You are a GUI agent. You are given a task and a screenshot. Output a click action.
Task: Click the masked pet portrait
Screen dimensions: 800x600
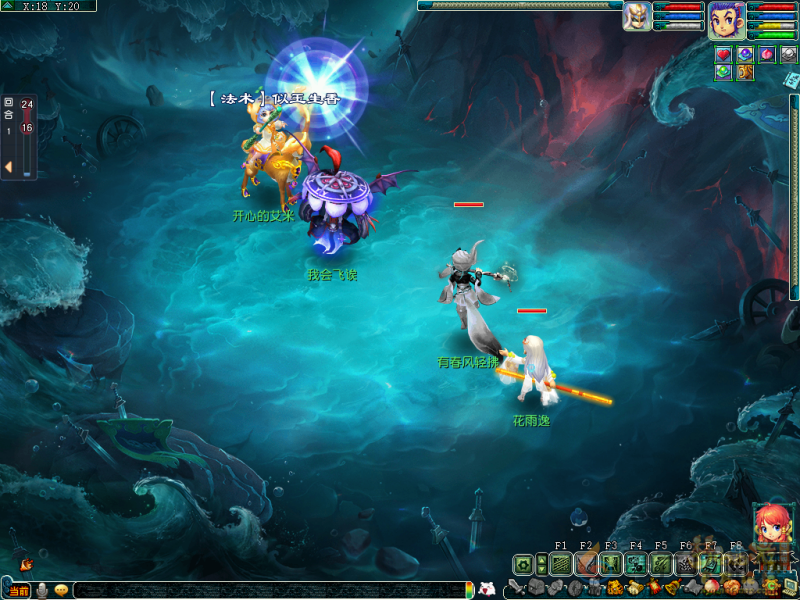[x=637, y=16]
